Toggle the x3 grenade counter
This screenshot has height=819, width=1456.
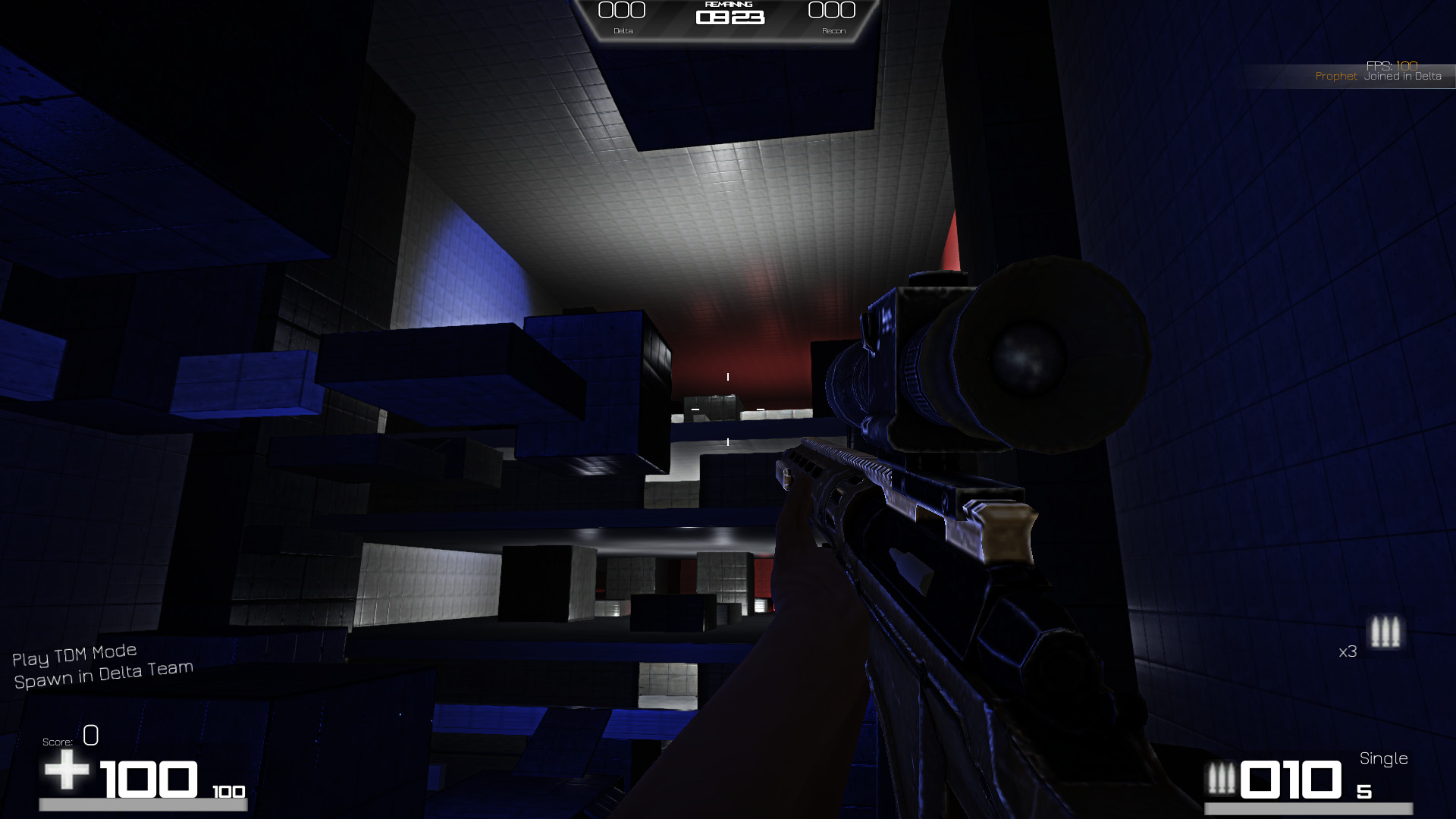point(1348,652)
